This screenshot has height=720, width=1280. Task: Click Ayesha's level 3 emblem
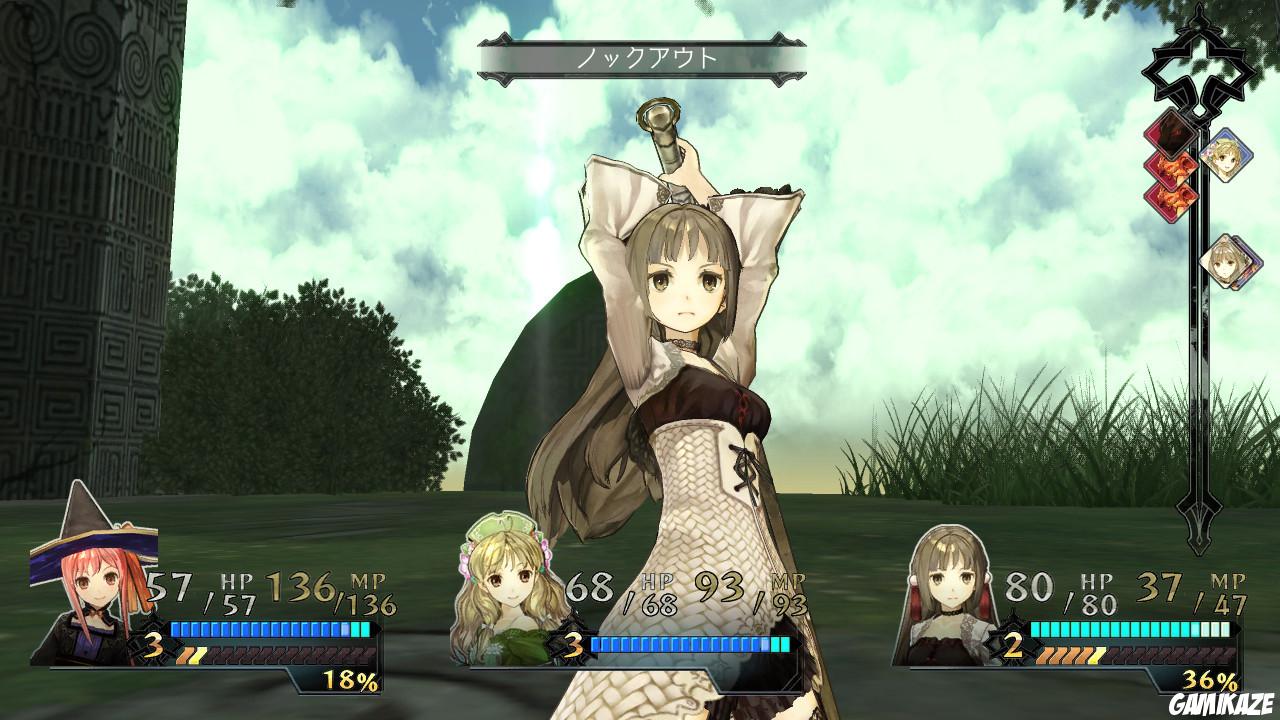coord(574,644)
